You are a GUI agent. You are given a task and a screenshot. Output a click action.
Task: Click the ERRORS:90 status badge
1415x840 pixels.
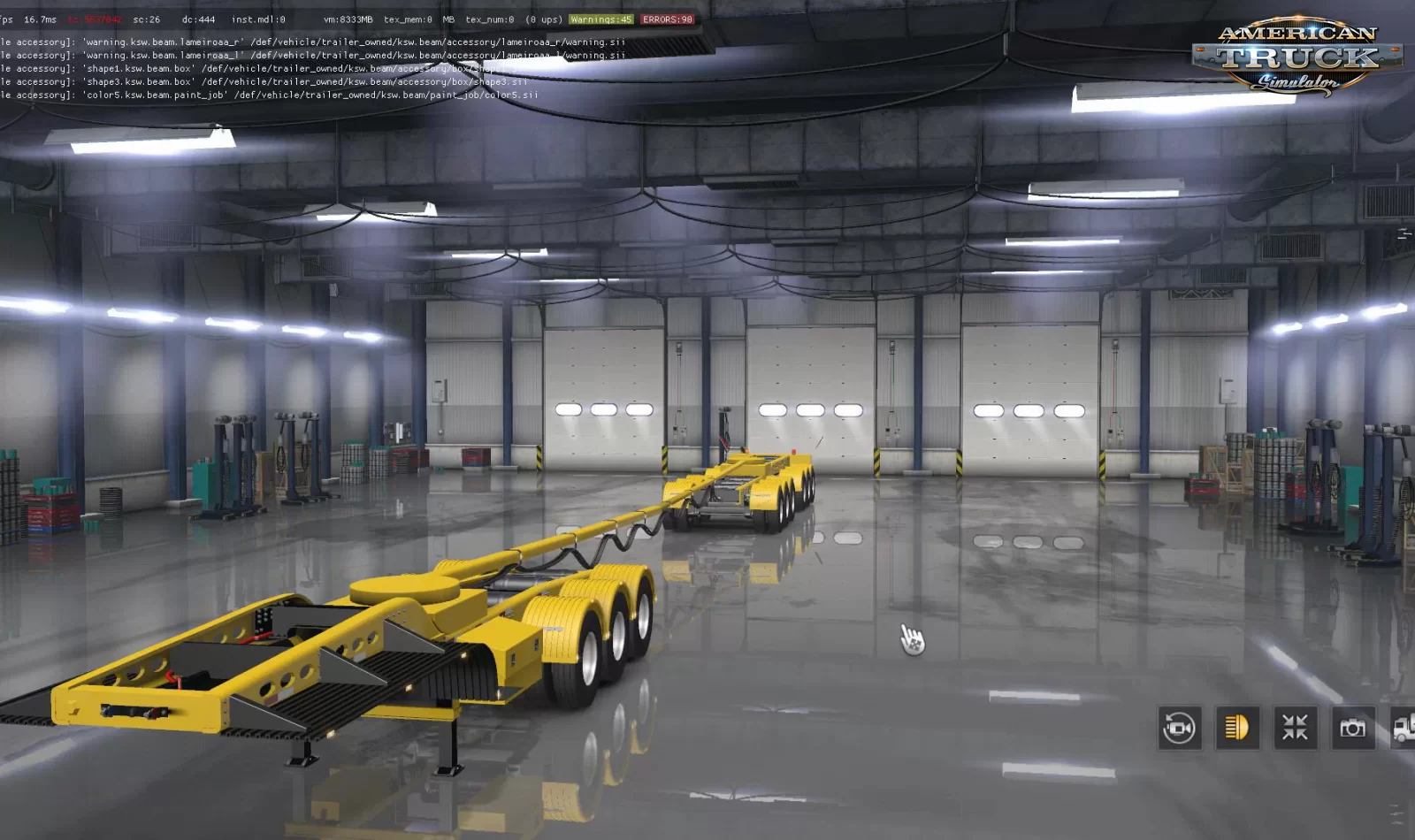(666, 18)
